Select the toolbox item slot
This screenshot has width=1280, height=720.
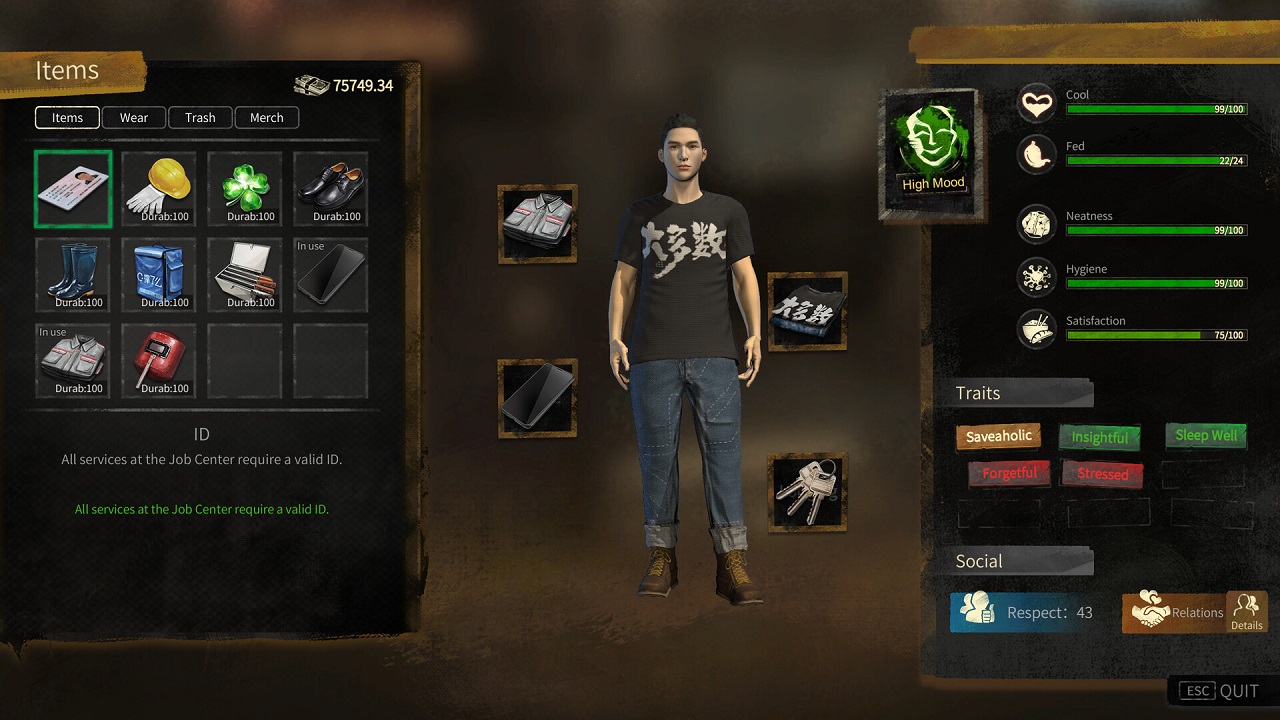point(245,275)
